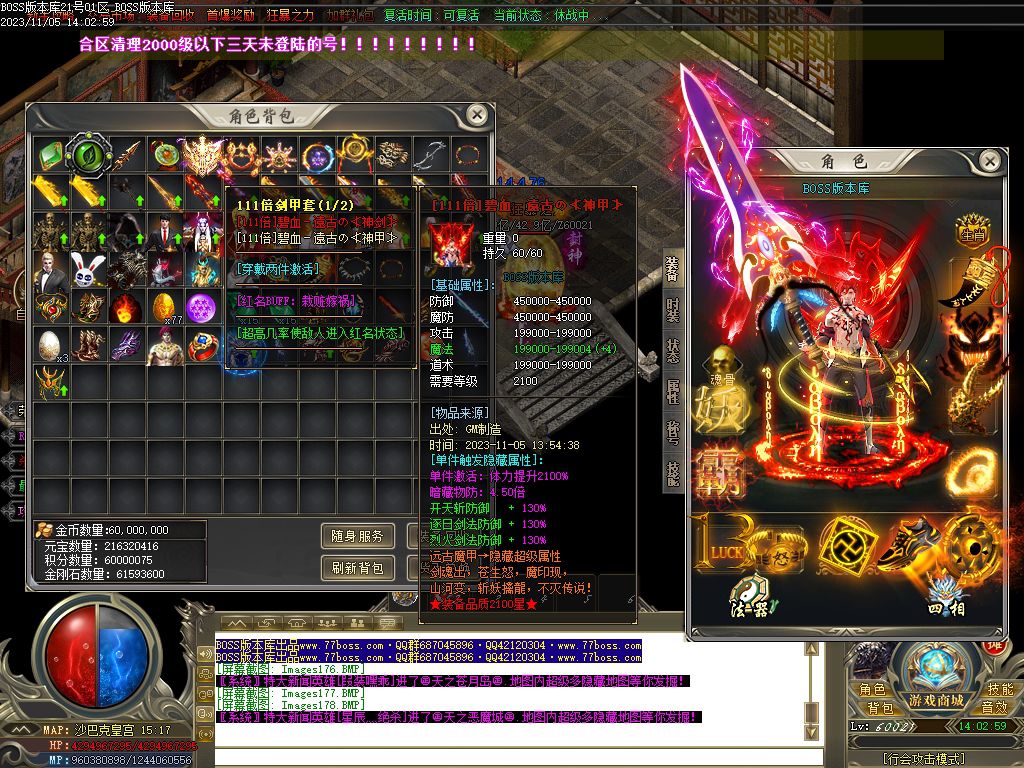Open 随身服务 from the backpack
This screenshot has height=768, width=1024.
[x=357, y=537]
